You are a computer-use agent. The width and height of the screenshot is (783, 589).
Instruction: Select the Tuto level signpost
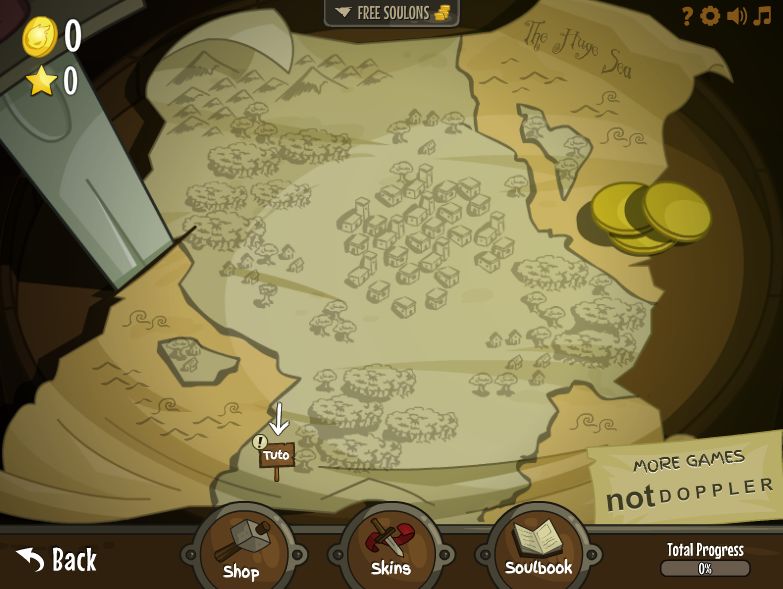[276, 456]
